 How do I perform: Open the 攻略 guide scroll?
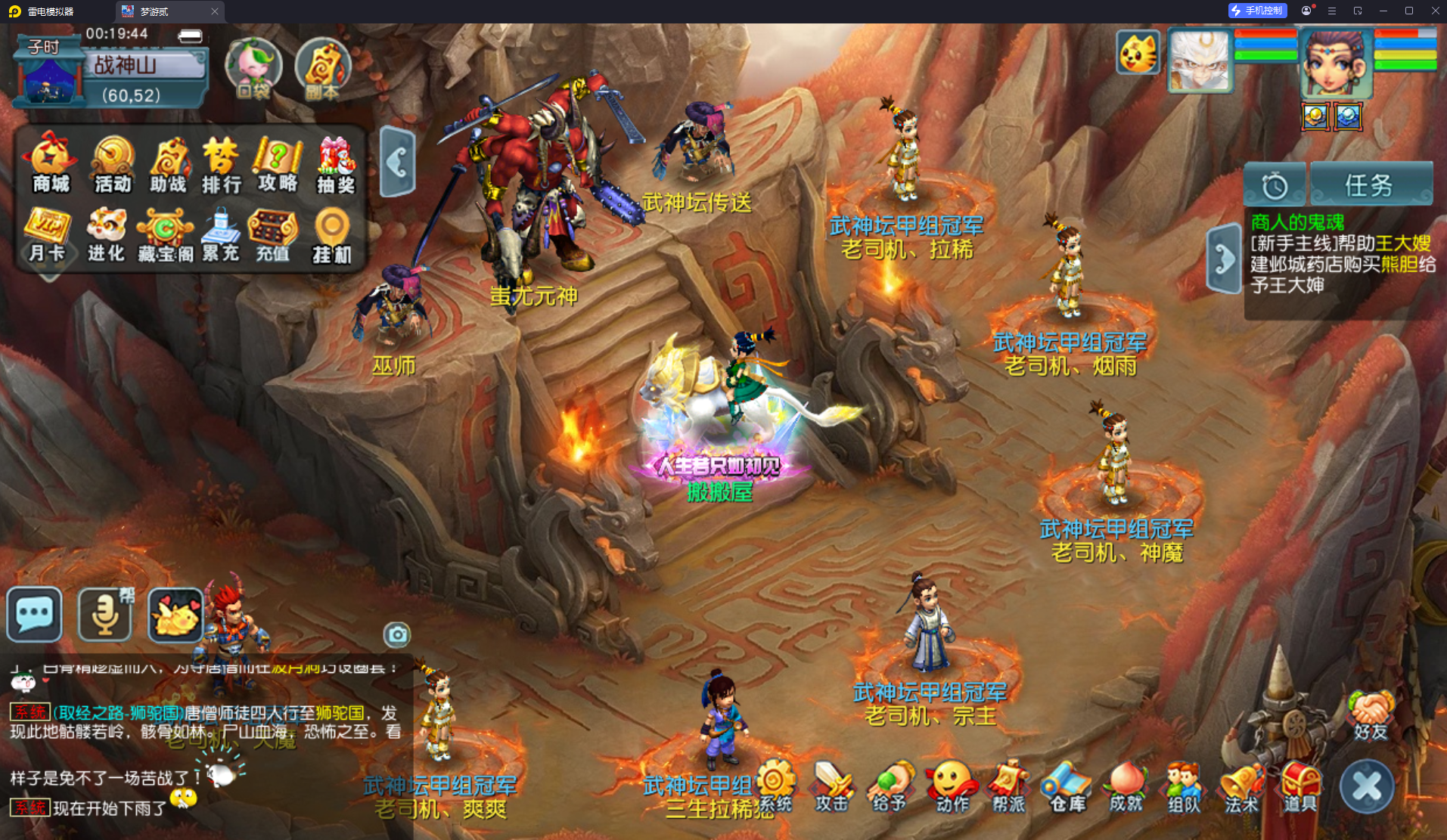pos(278,163)
